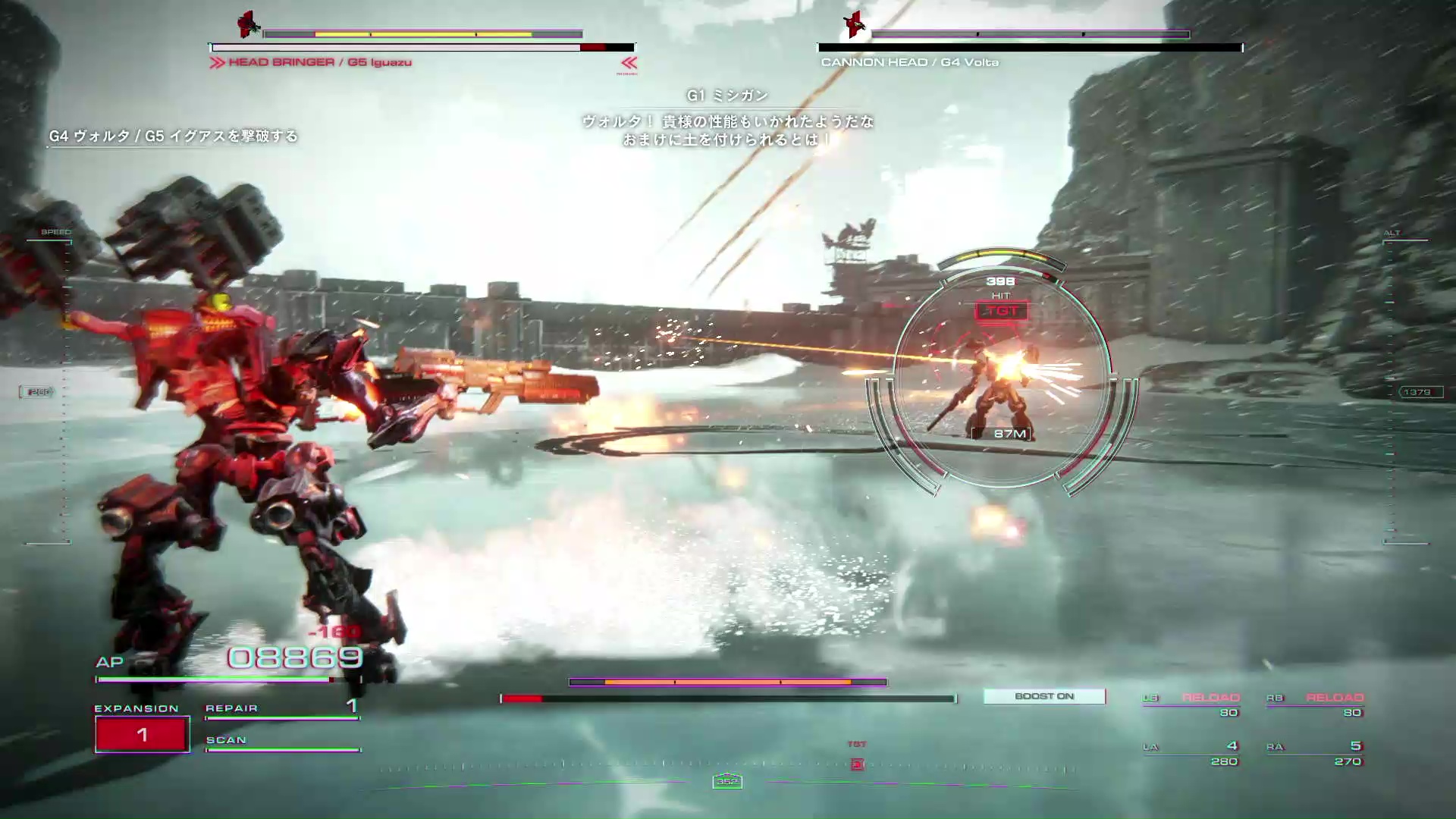Viewport: 1456px width, 819px height.
Task: Click the TGT marker on the compass
Action: coord(857,763)
